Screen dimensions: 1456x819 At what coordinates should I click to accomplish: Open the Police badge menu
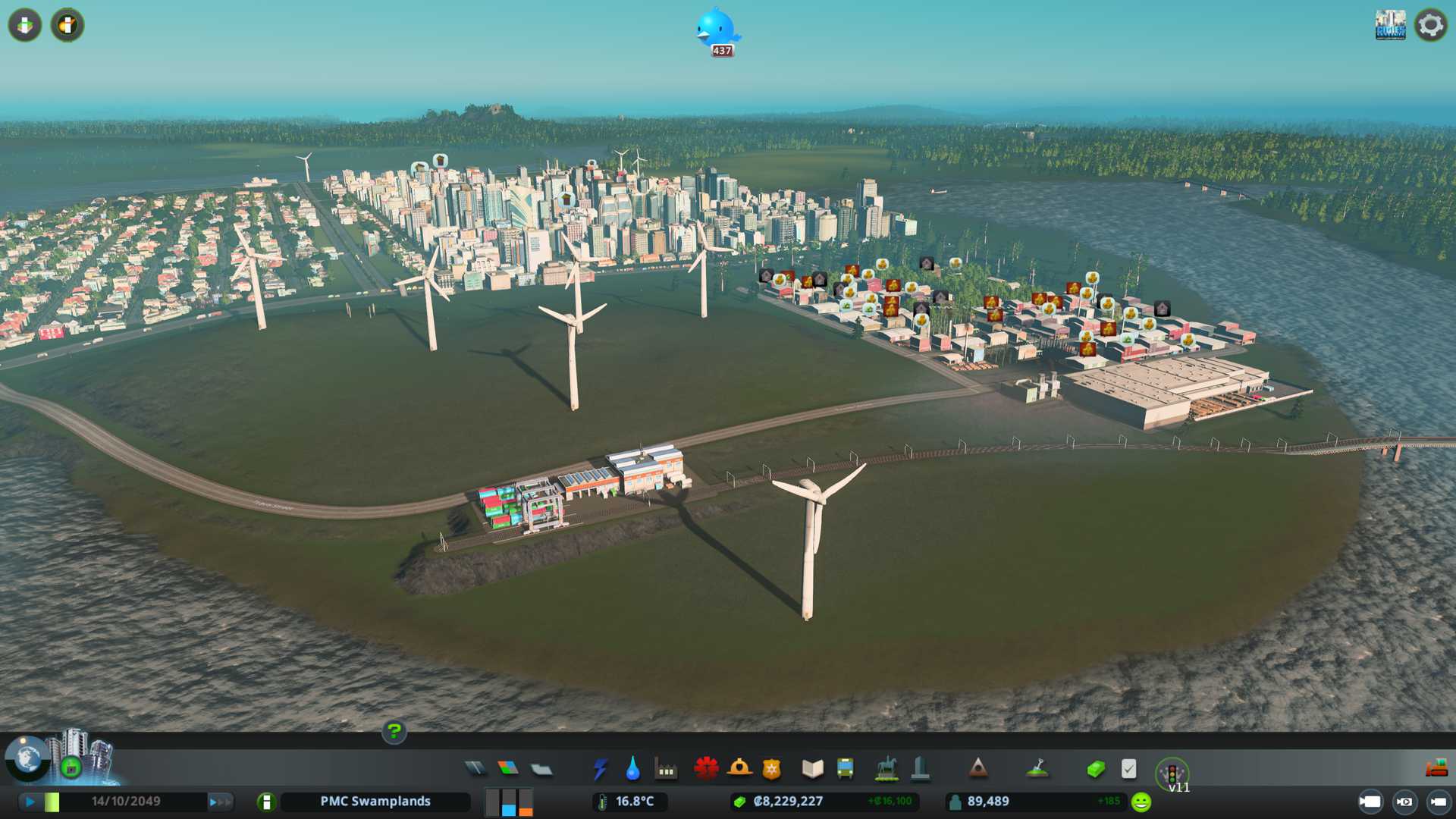coord(772,769)
